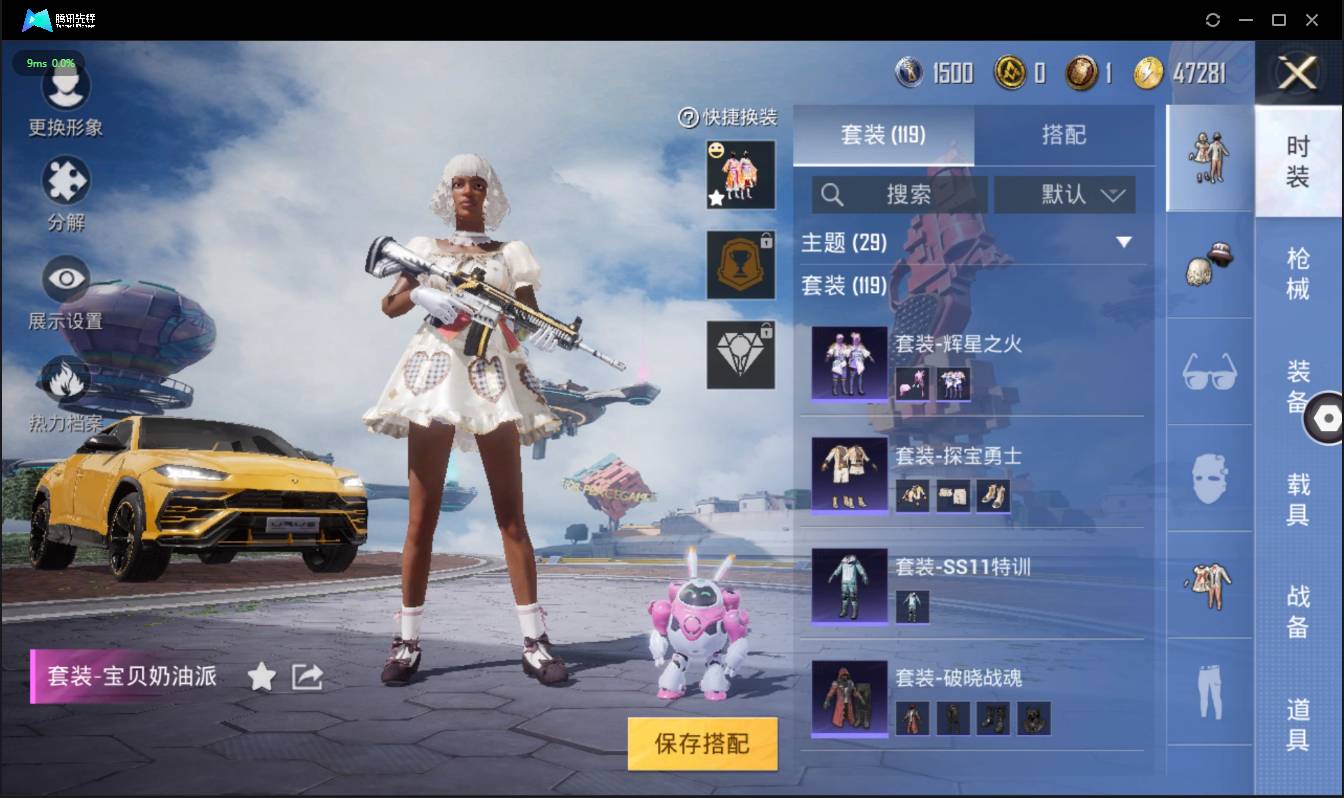Select the mask category icon
The width and height of the screenshot is (1344, 798).
(x=1209, y=477)
